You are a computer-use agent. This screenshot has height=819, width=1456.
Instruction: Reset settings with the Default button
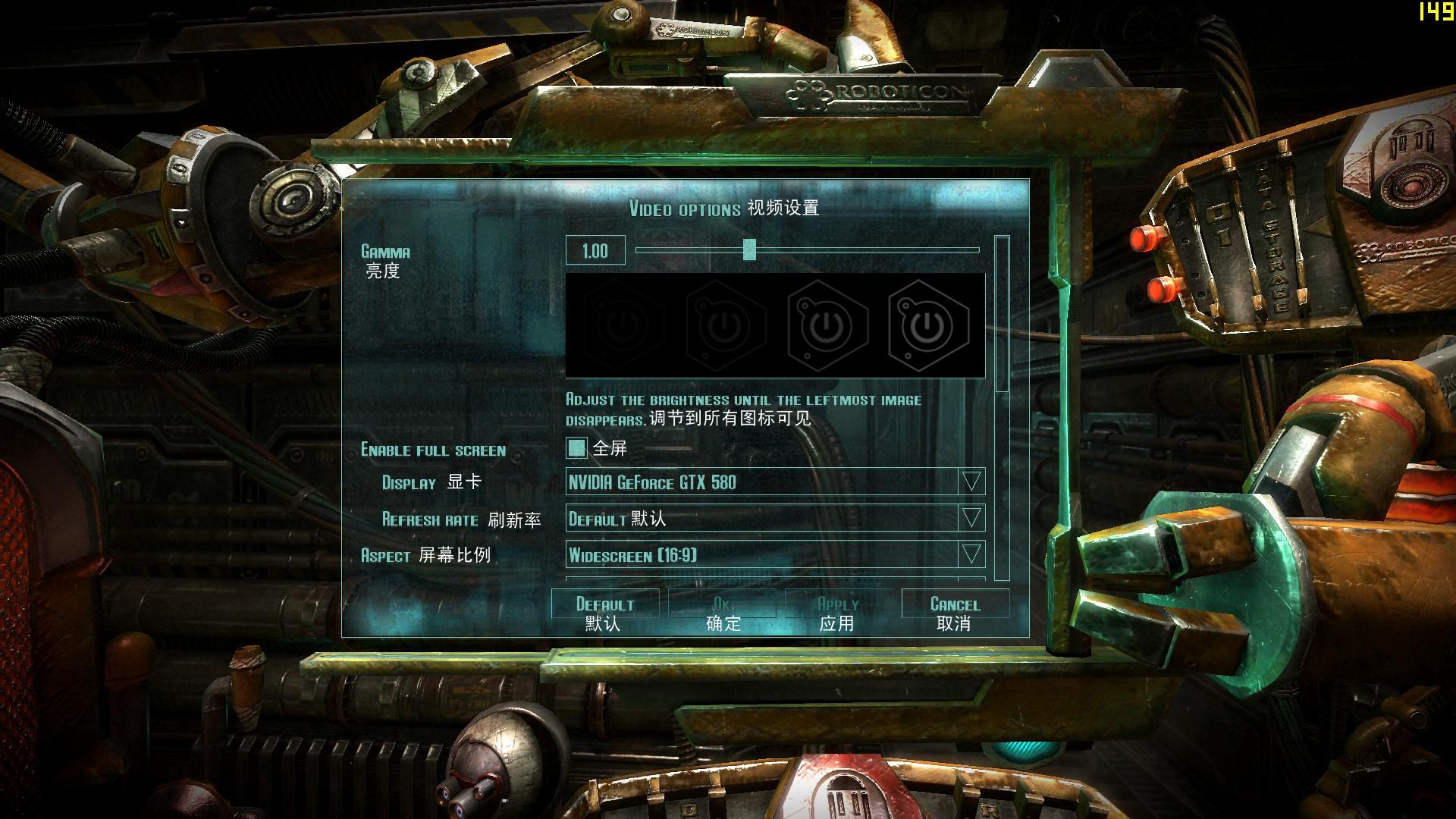click(604, 613)
